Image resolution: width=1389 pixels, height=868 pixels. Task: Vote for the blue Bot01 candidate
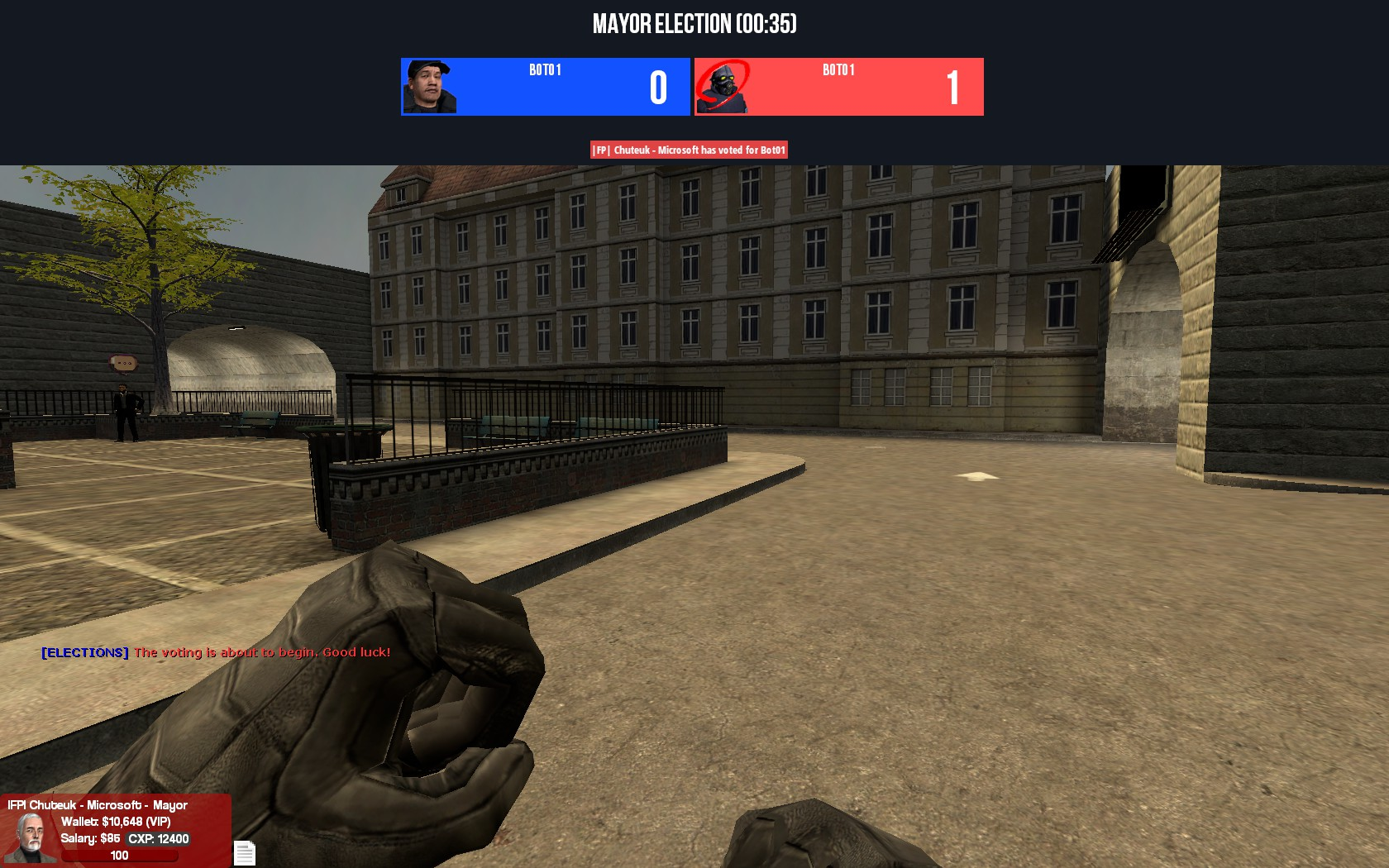(x=546, y=87)
